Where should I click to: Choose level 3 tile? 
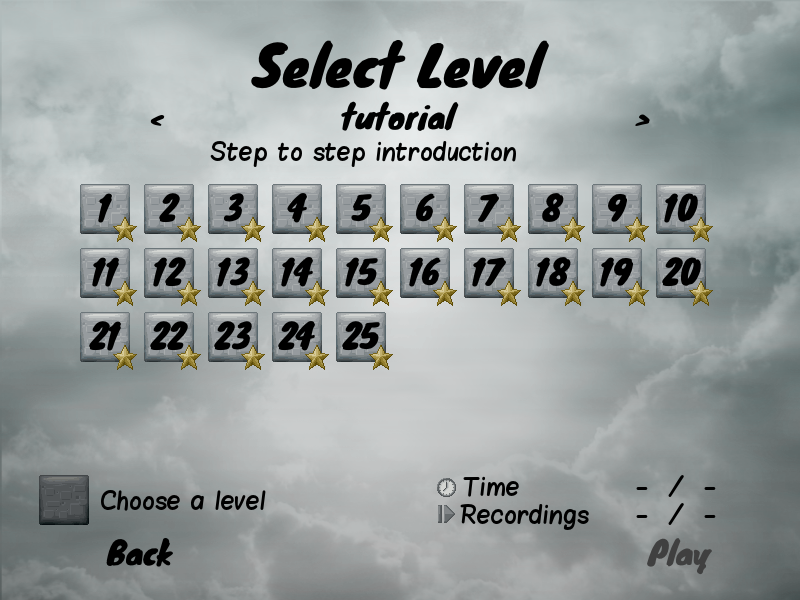pyautogui.click(x=233, y=209)
